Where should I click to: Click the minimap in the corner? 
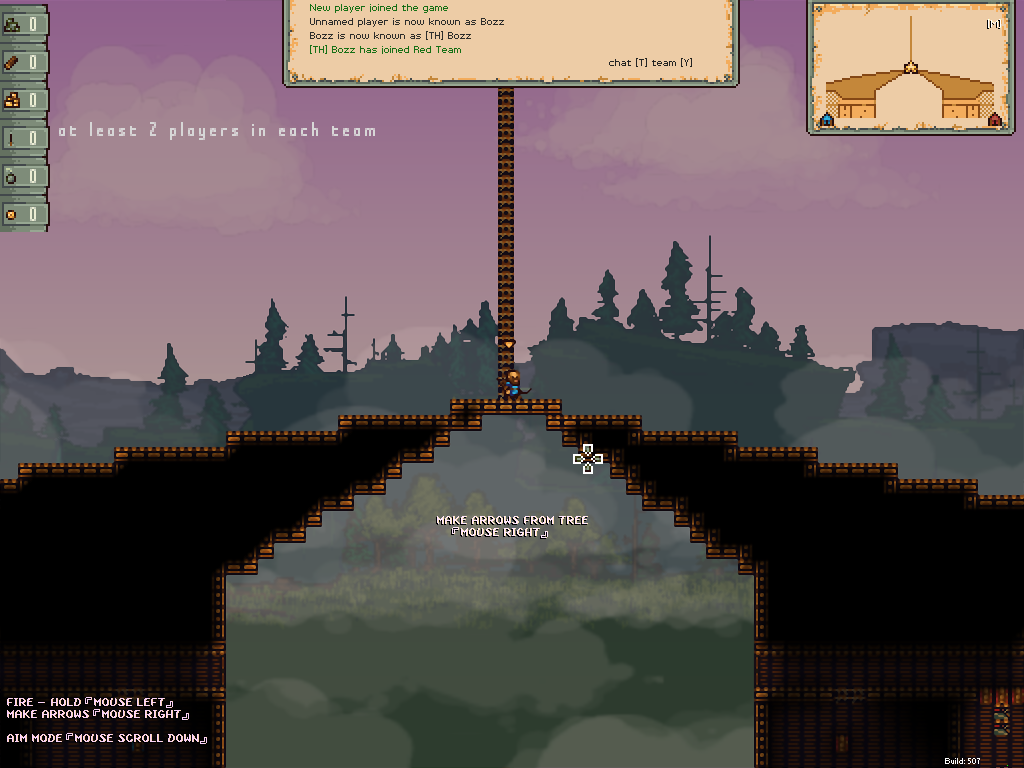point(910,67)
